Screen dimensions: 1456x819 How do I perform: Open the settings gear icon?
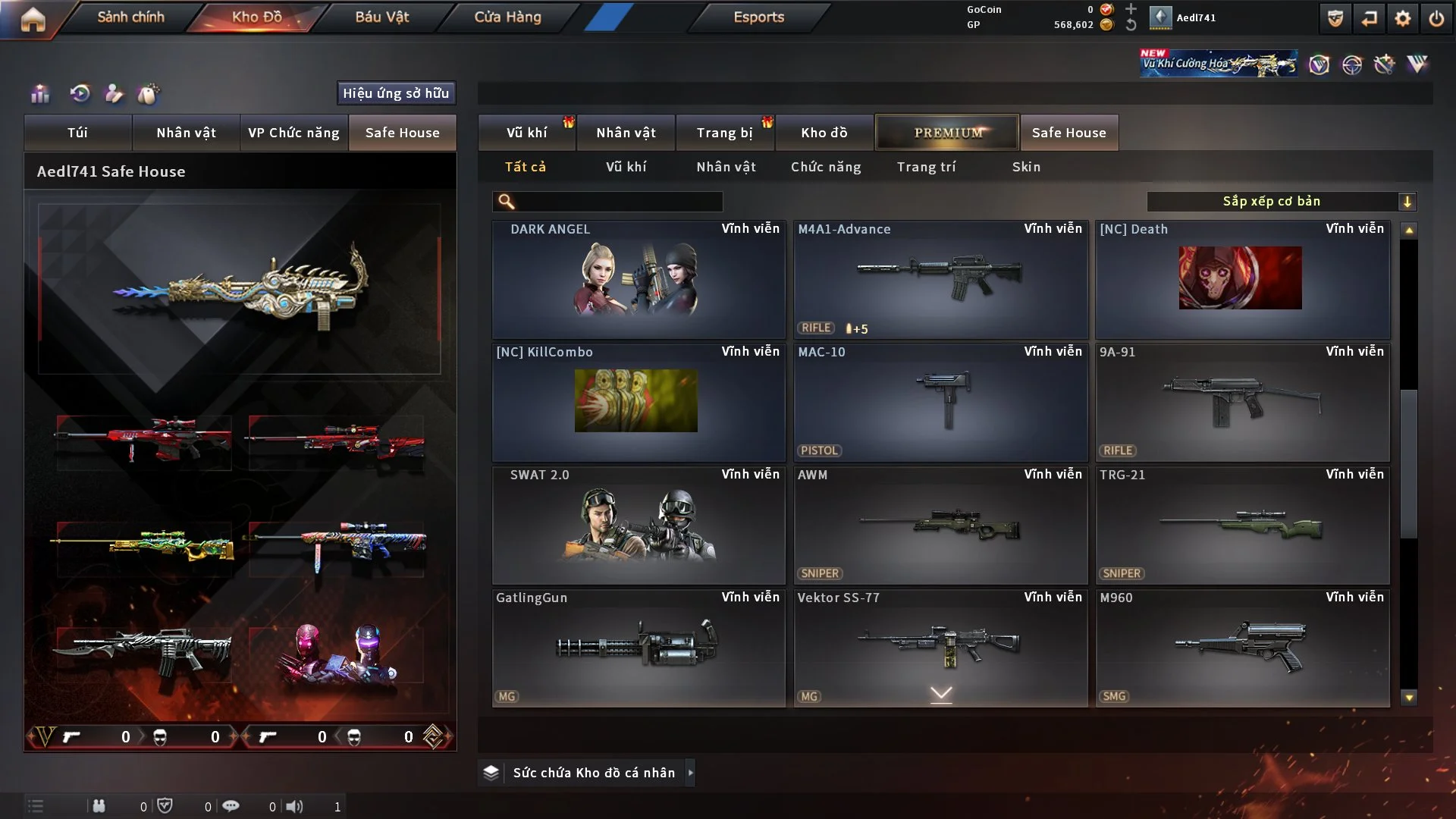coord(1402,18)
